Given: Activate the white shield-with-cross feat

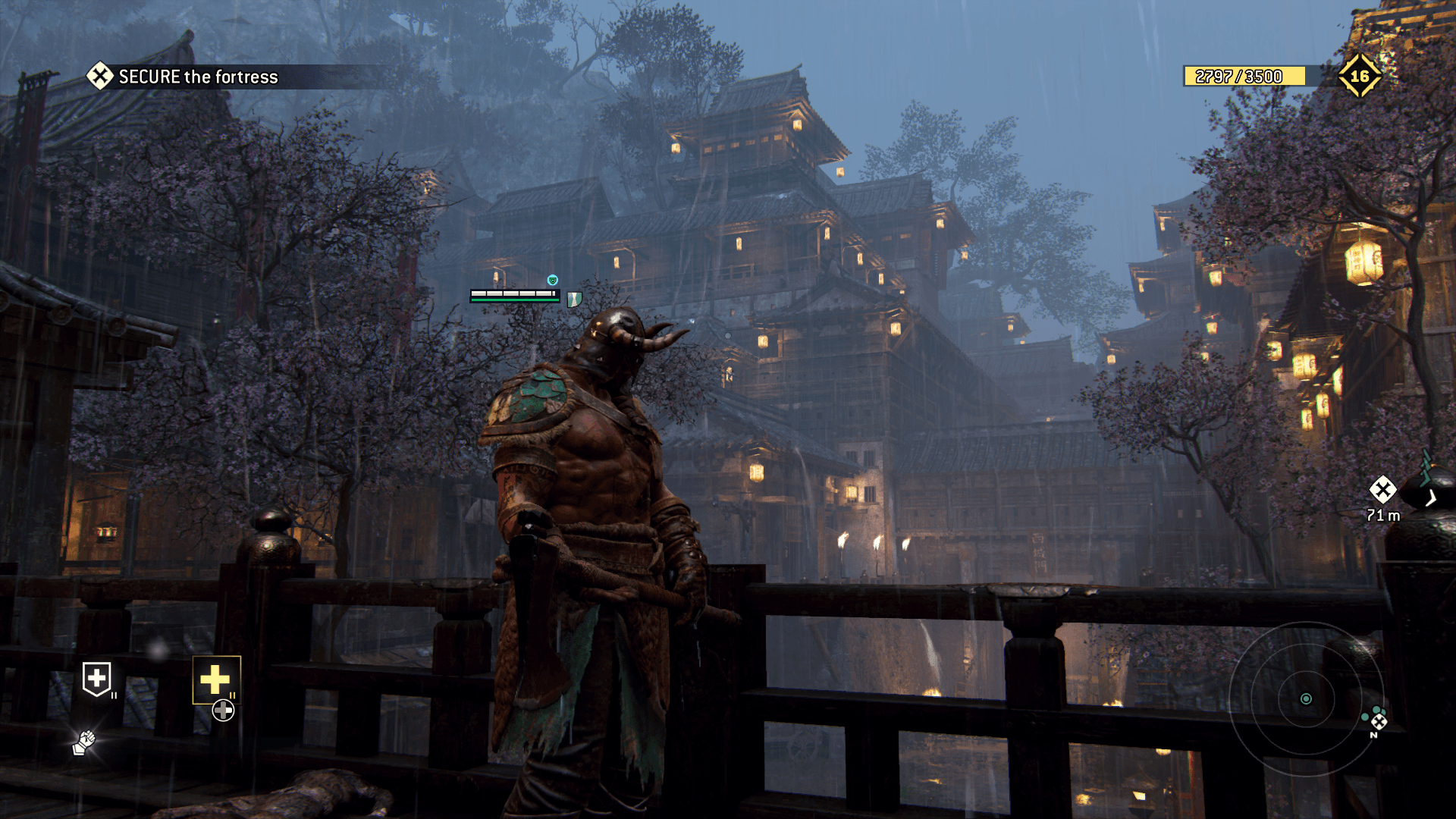Looking at the screenshot, I should [96, 678].
